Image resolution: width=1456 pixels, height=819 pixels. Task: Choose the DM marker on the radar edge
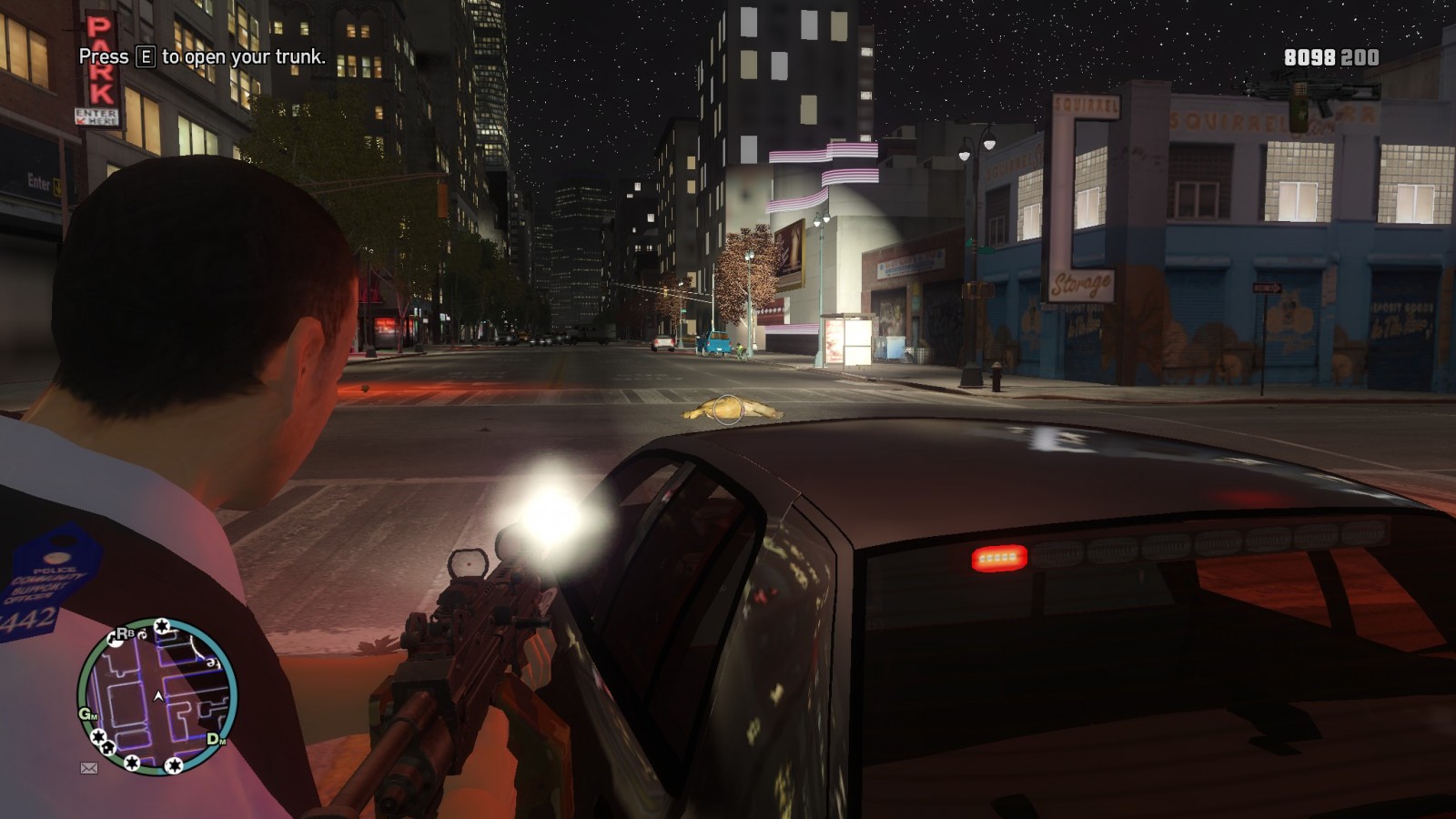[x=216, y=739]
